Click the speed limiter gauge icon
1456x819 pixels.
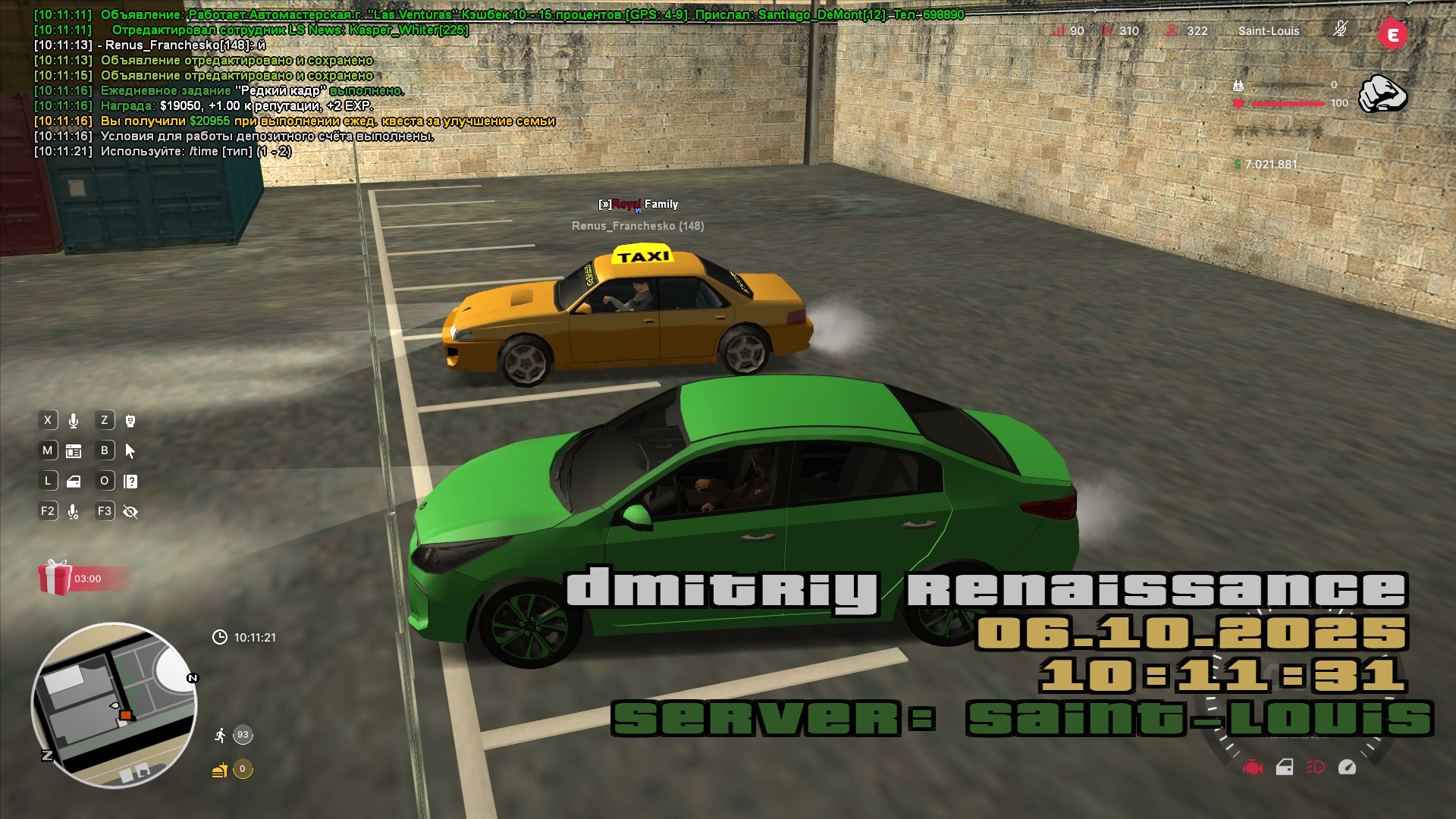[1347, 767]
